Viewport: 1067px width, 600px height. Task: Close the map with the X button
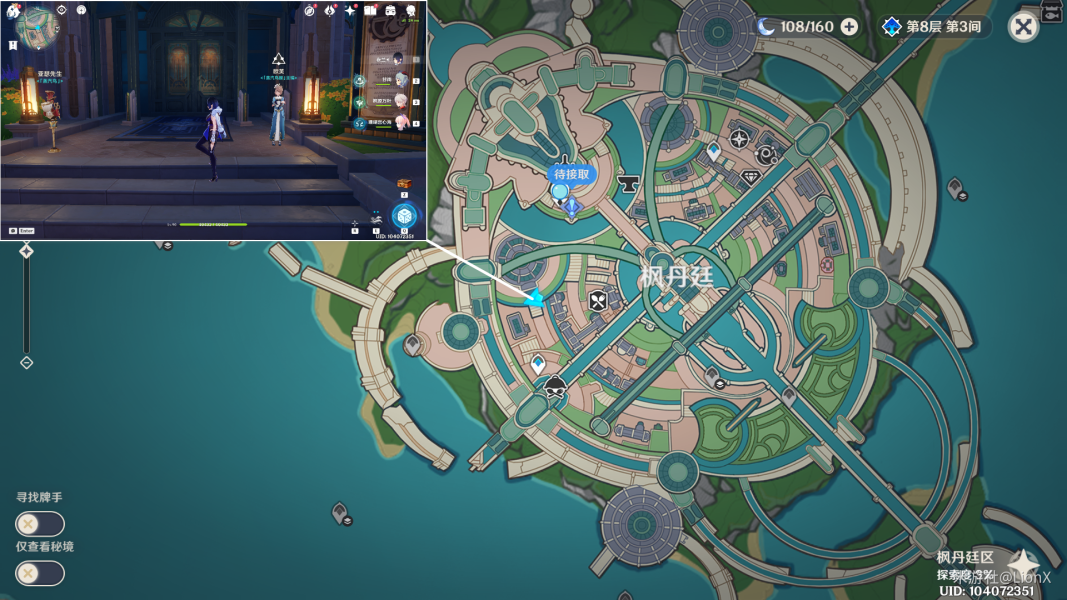point(1023,27)
